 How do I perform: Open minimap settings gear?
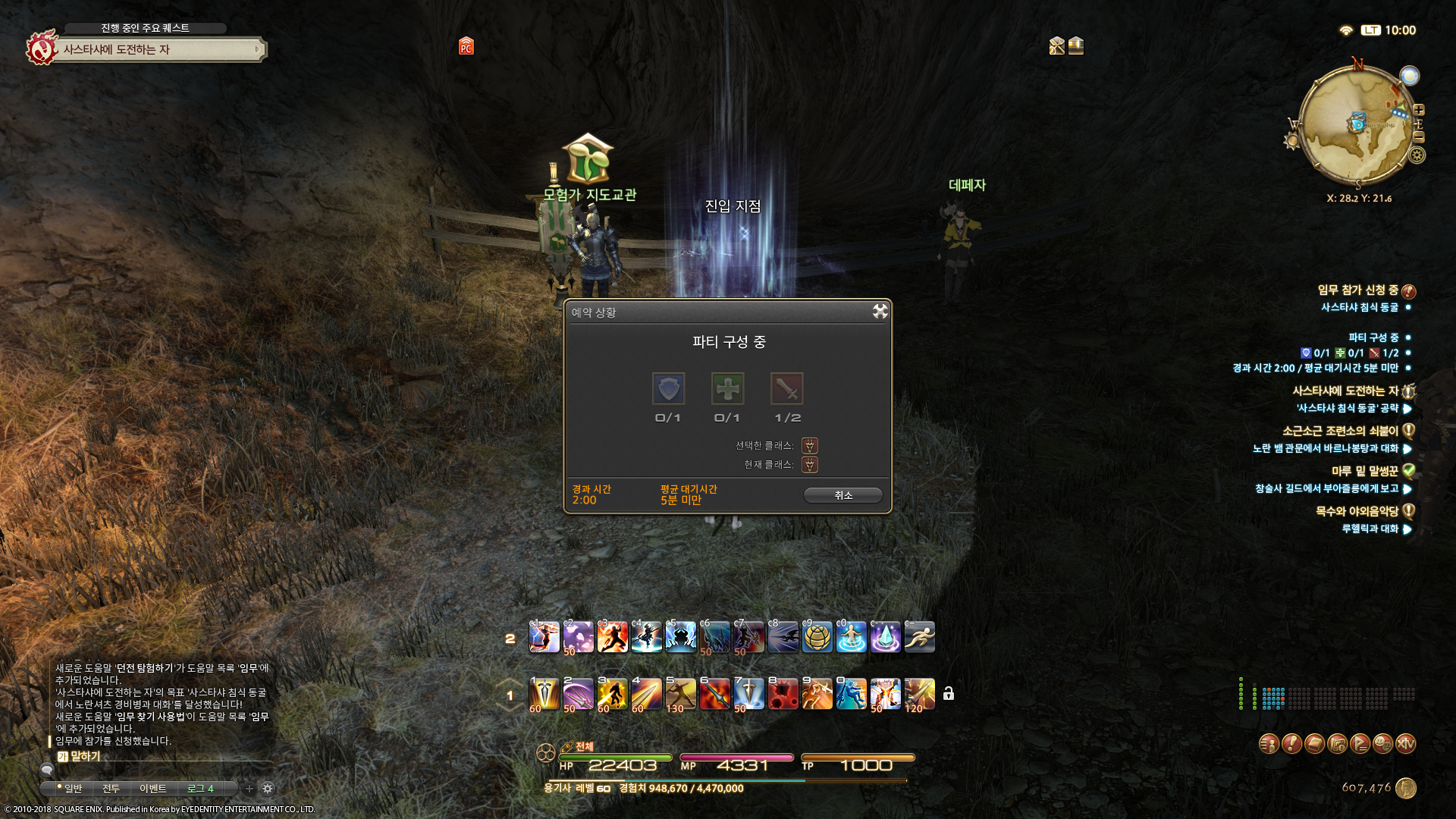point(1417,155)
